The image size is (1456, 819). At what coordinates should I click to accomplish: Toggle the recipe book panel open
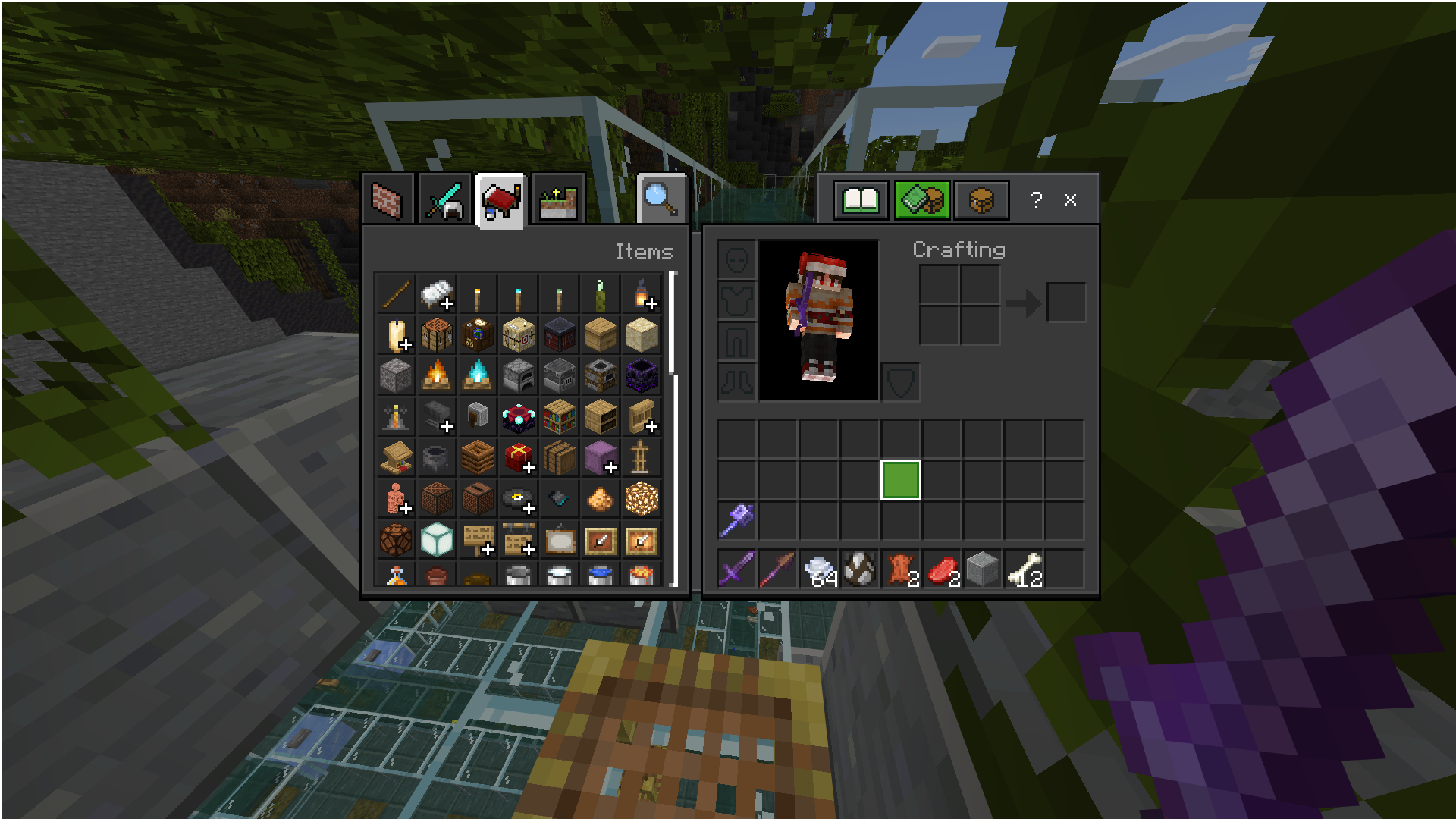click(861, 199)
